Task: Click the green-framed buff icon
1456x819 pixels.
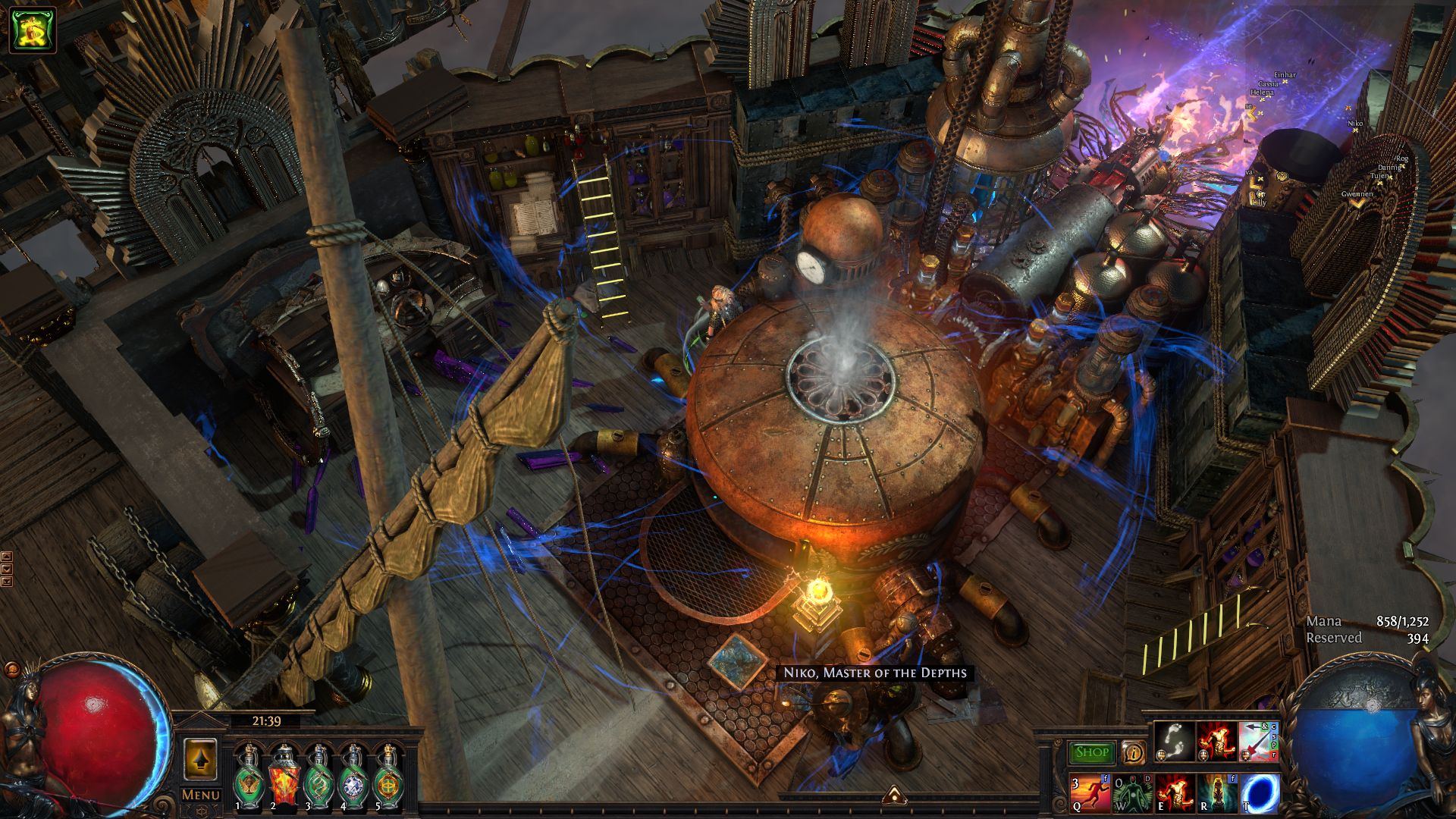Action: 33,30
